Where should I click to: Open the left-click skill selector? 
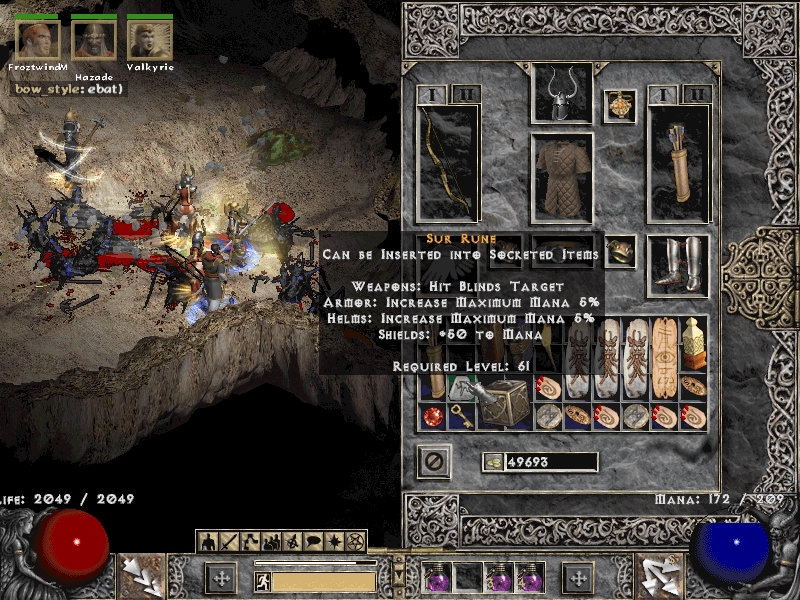pyautogui.click(x=140, y=577)
